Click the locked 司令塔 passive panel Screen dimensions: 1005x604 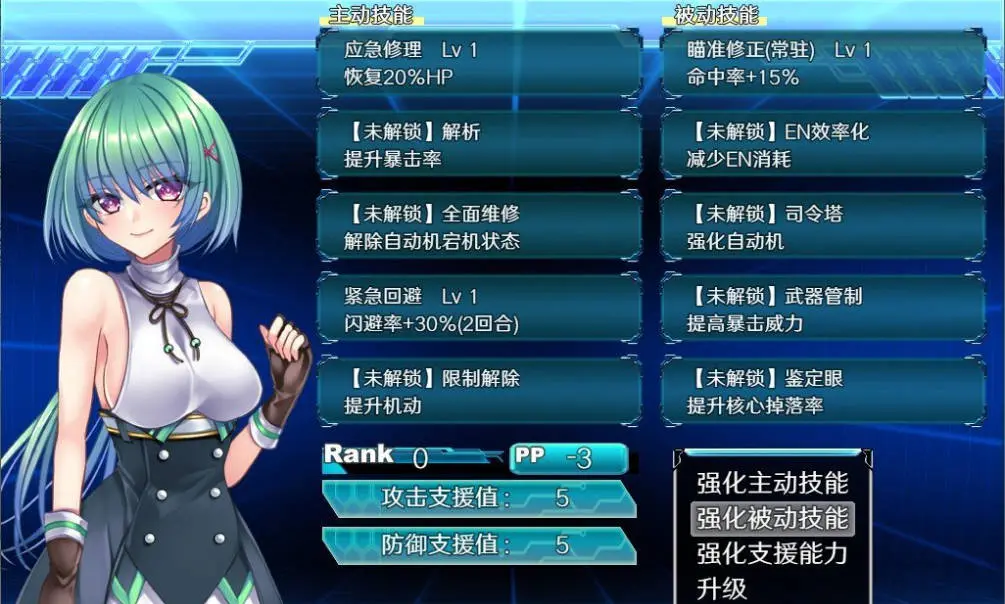click(x=822, y=227)
